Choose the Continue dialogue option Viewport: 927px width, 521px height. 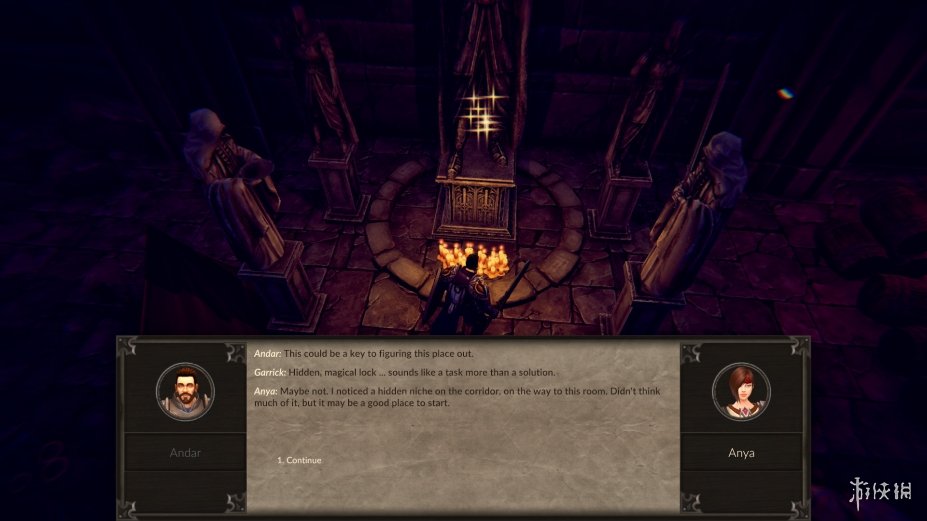(x=303, y=460)
